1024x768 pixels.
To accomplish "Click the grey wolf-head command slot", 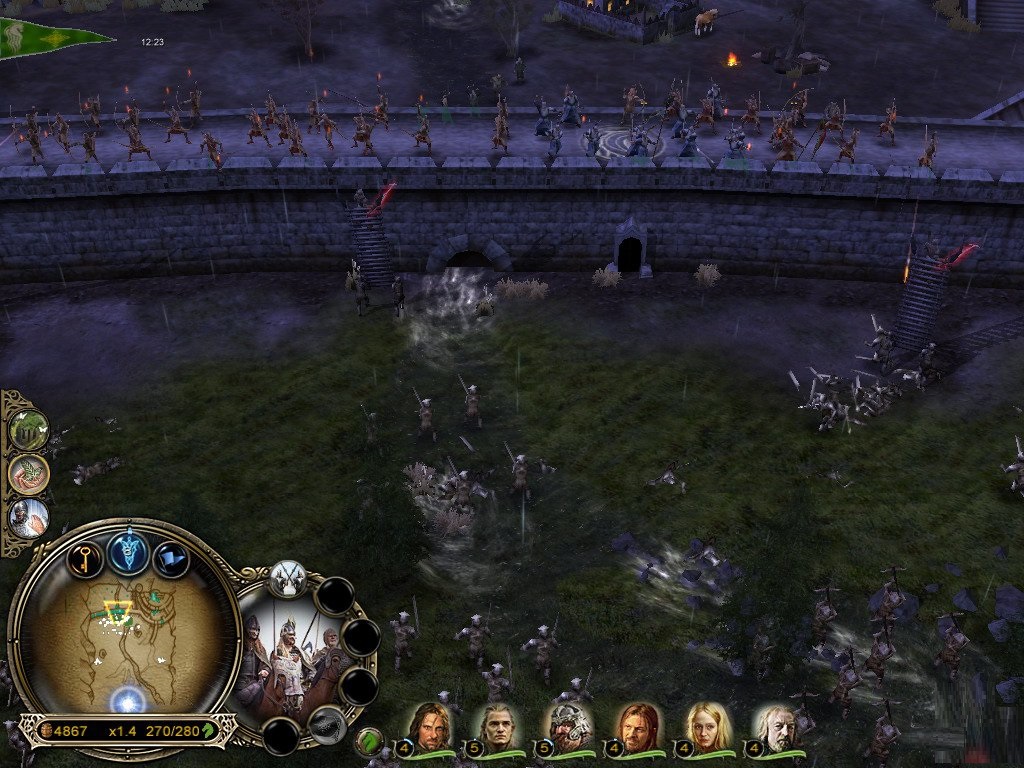I will 327,725.
